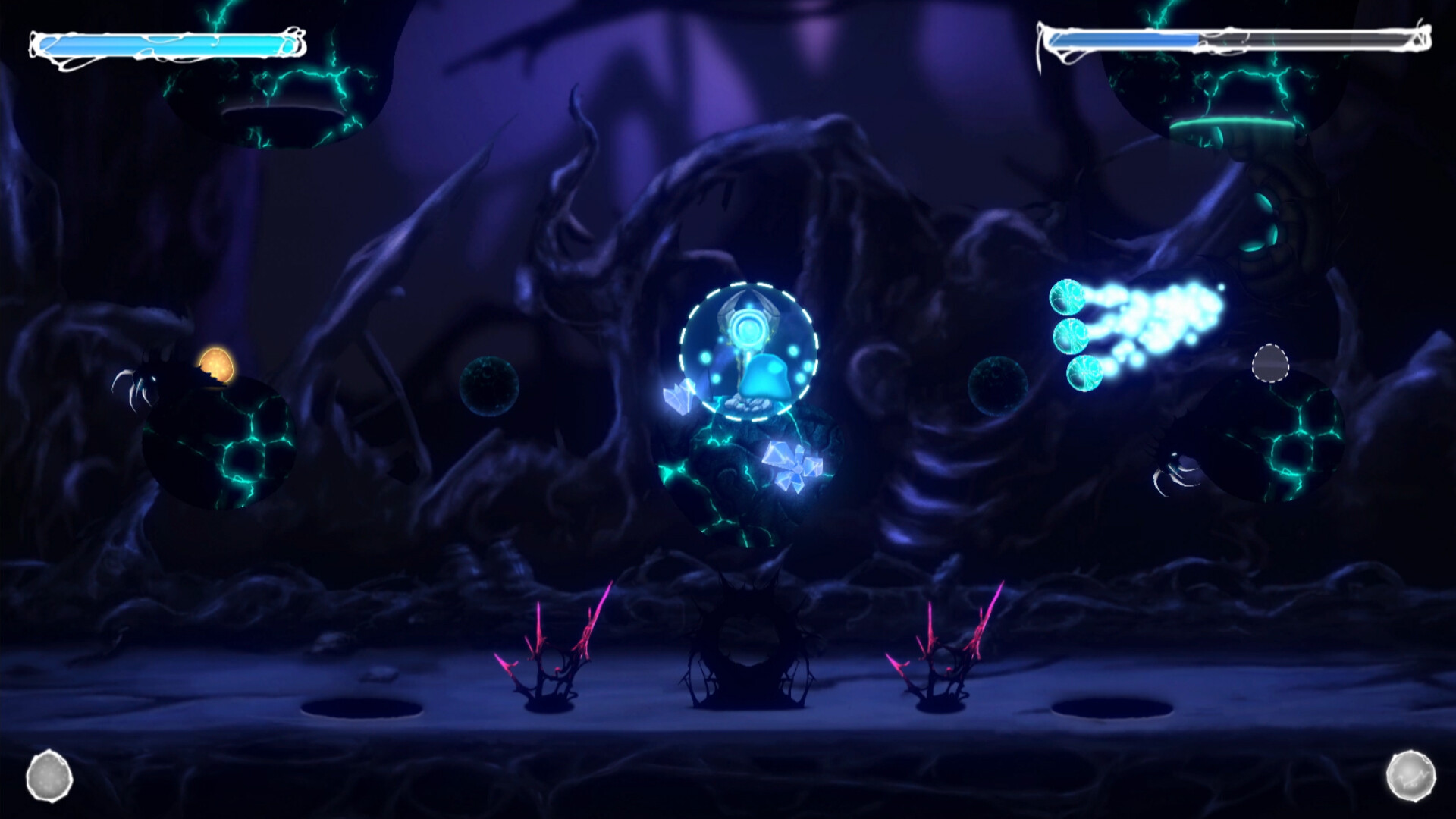The height and width of the screenshot is (819, 1456).
Task: Activate the grey orb icon with lightning mark
Action: [x=1410, y=776]
